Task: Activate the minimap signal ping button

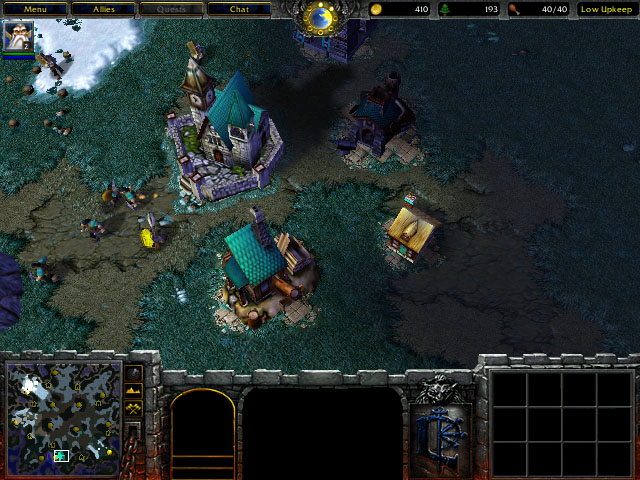Action: (x=133, y=373)
